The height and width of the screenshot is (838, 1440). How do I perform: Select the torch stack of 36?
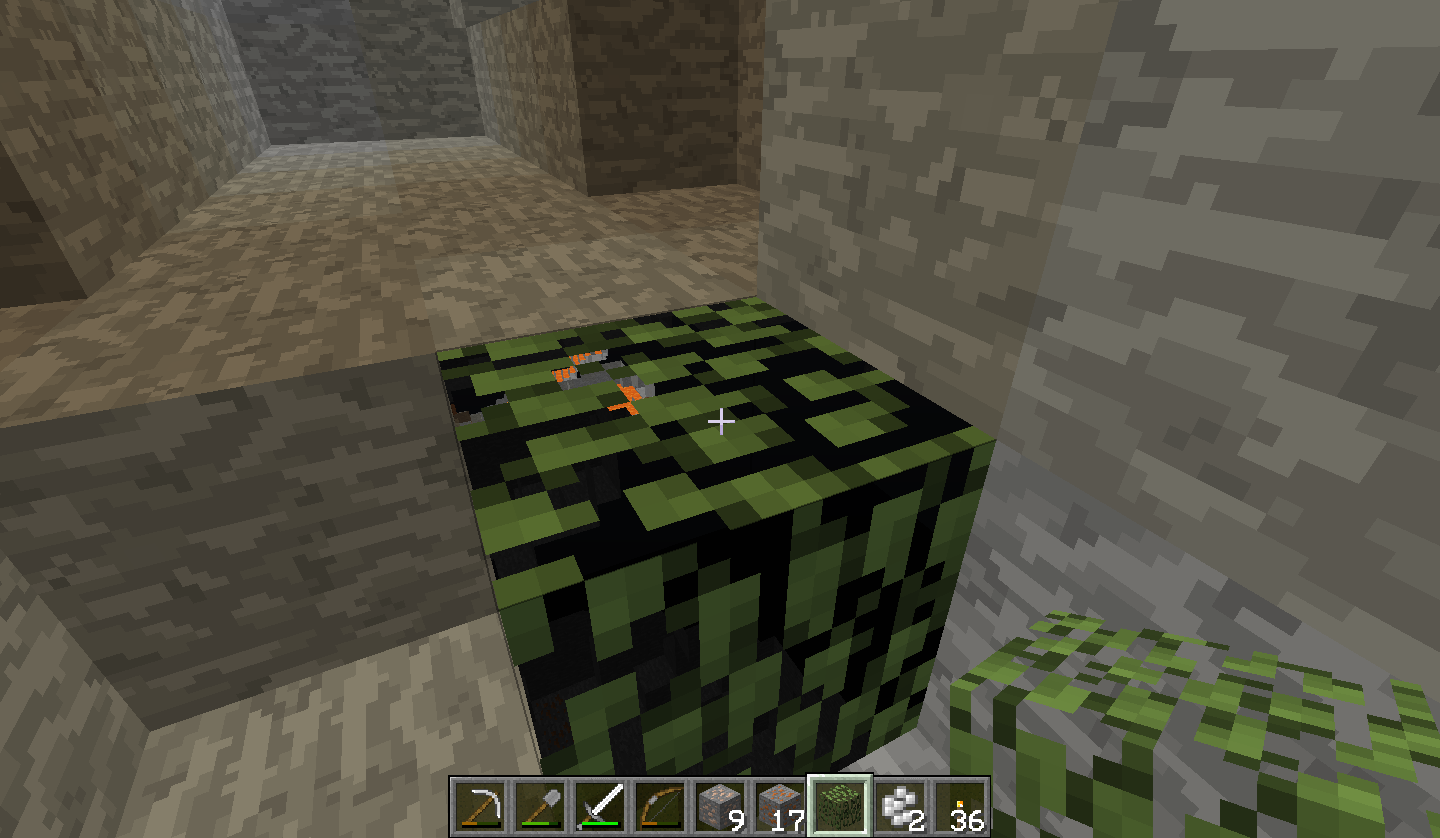point(960,806)
